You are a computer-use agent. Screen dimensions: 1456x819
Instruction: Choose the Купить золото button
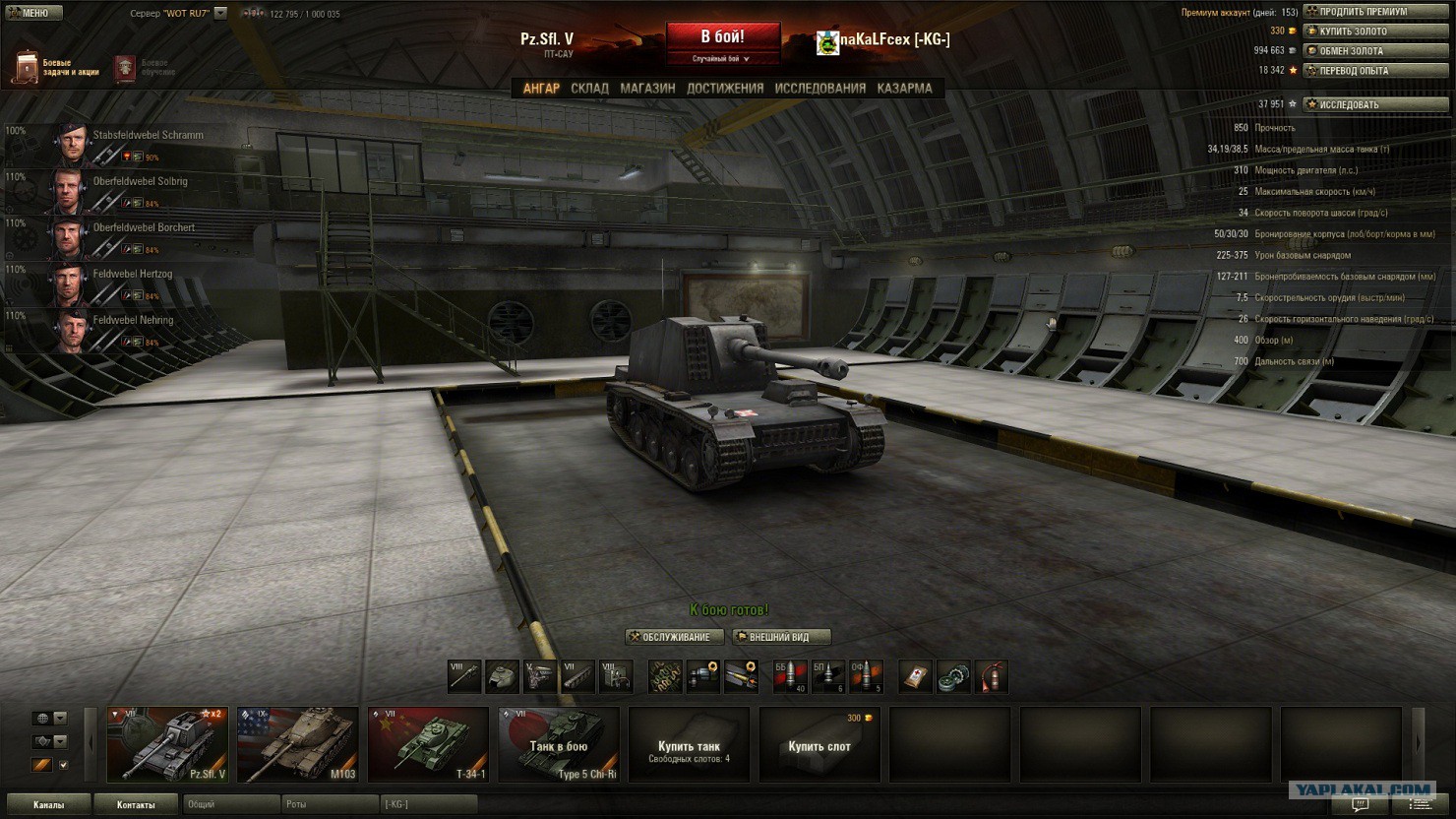(1374, 31)
